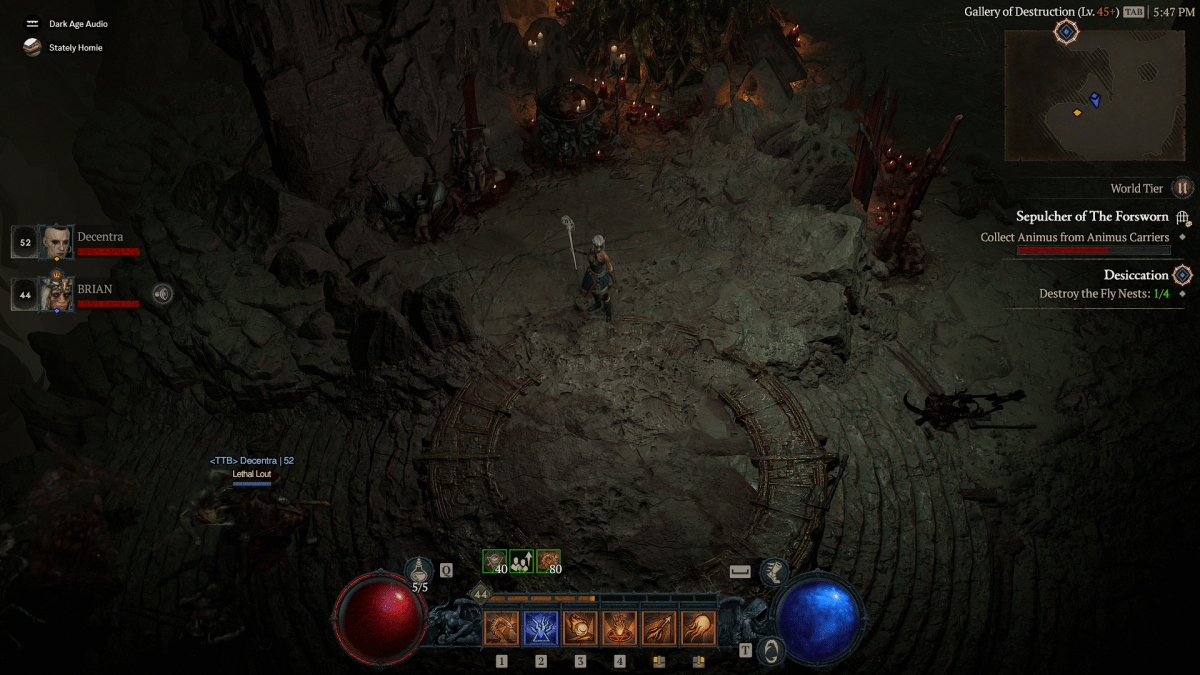Cast the flaming pentagram circle skill
1200x675 pixels.
(620, 628)
